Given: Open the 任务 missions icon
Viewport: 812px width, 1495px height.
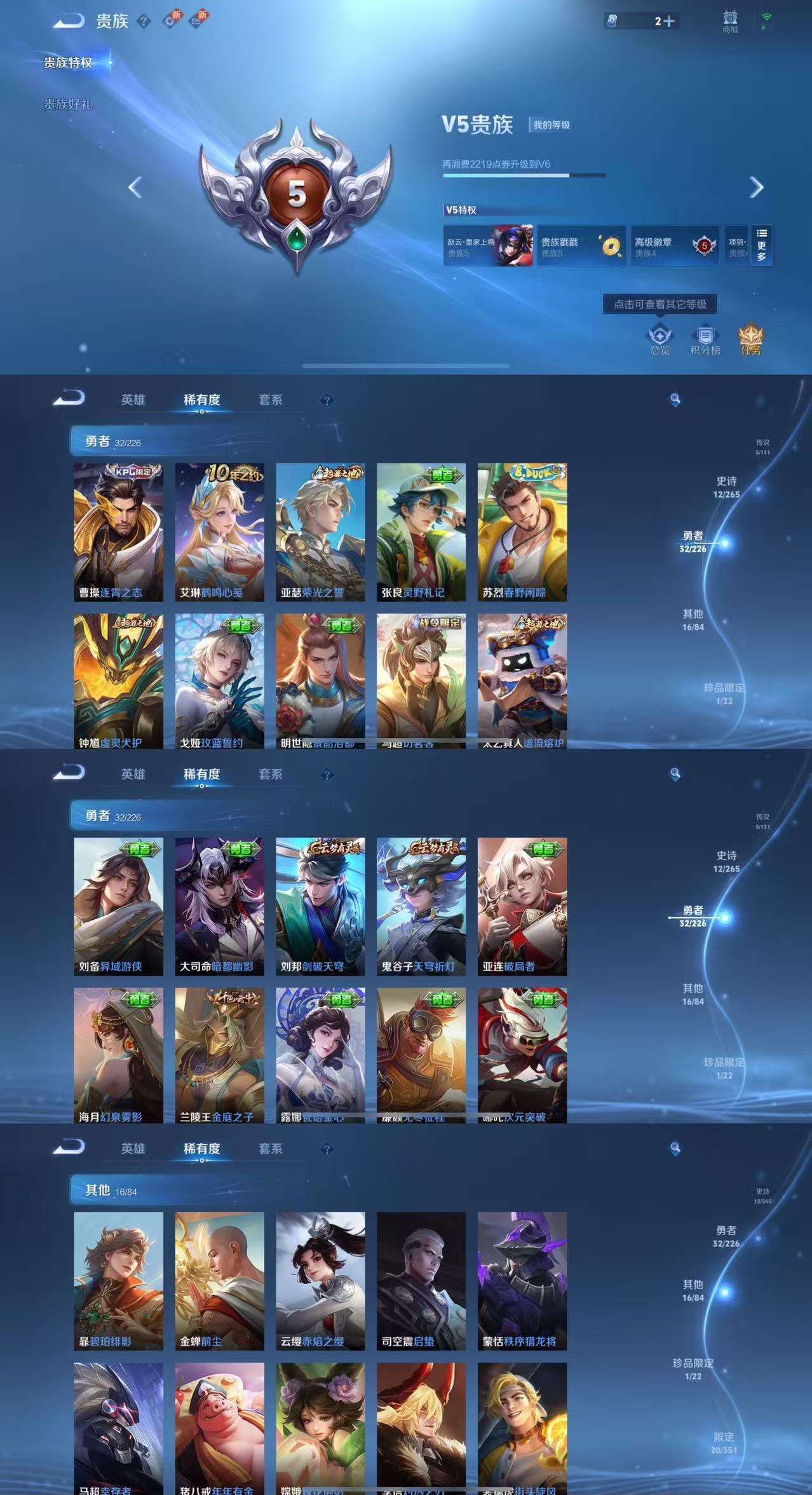Looking at the screenshot, I should point(751,339).
